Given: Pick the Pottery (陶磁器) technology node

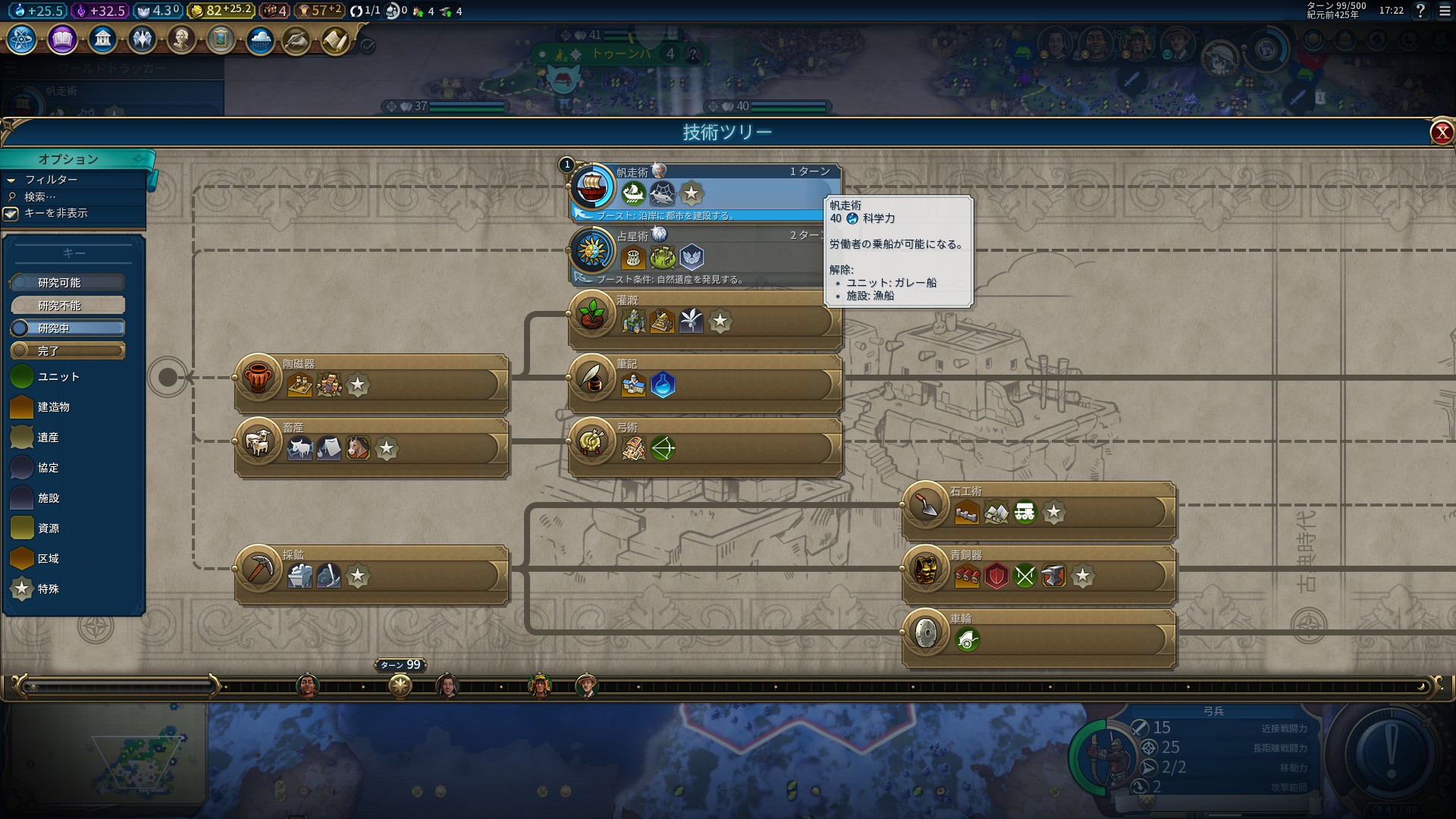Looking at the screenshot, I should point(259,377).
